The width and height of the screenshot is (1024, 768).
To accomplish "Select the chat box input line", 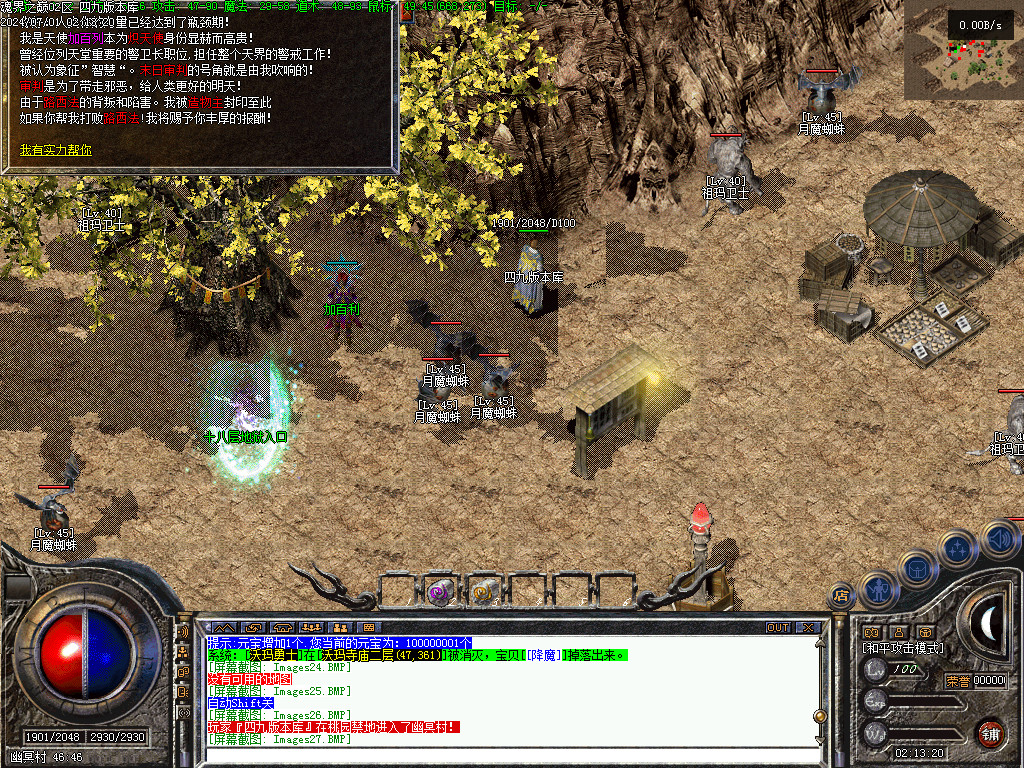I will click(500, 754).
